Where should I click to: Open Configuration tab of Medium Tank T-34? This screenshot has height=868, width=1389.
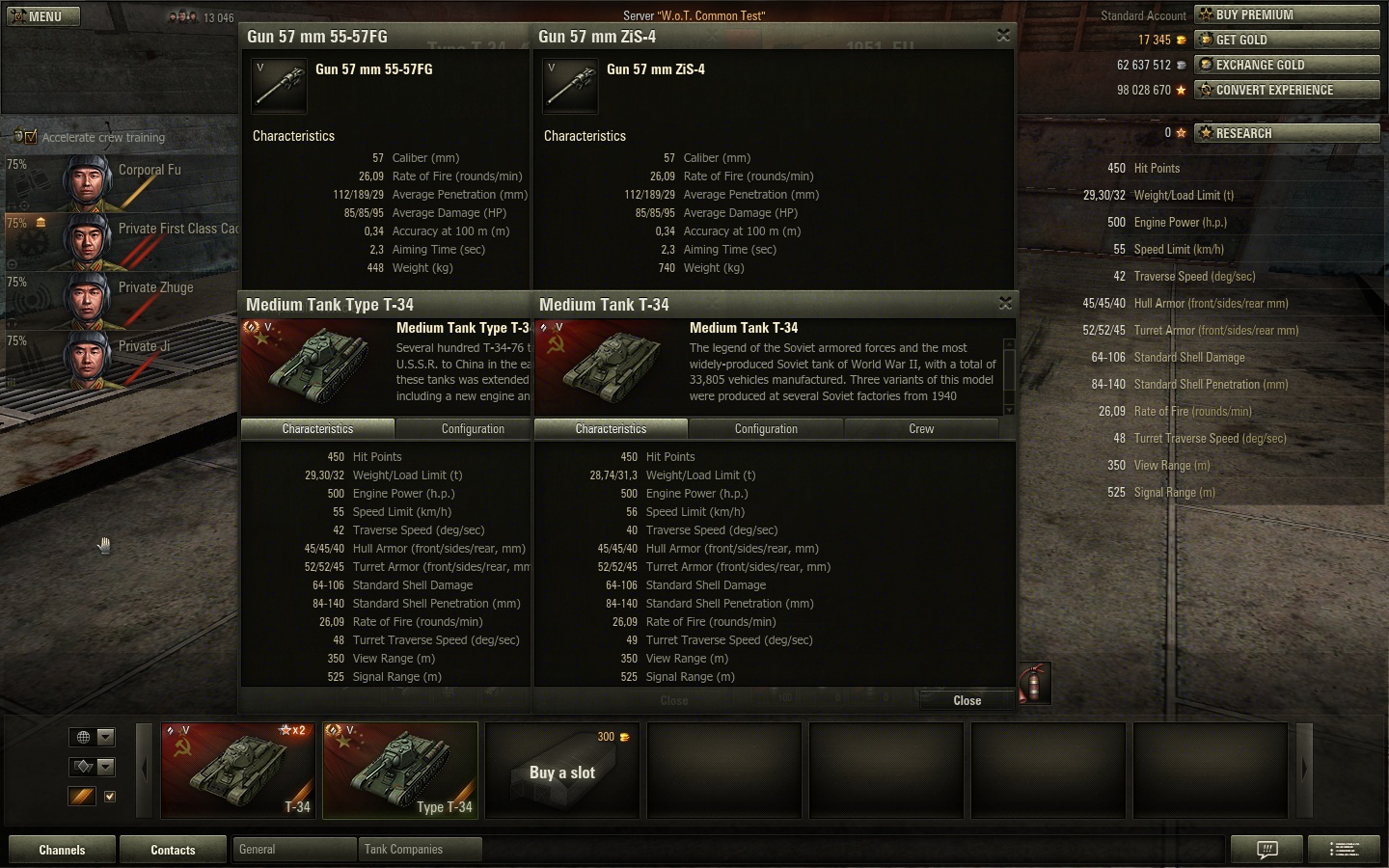pyautogui.click(x=766, y=429)
